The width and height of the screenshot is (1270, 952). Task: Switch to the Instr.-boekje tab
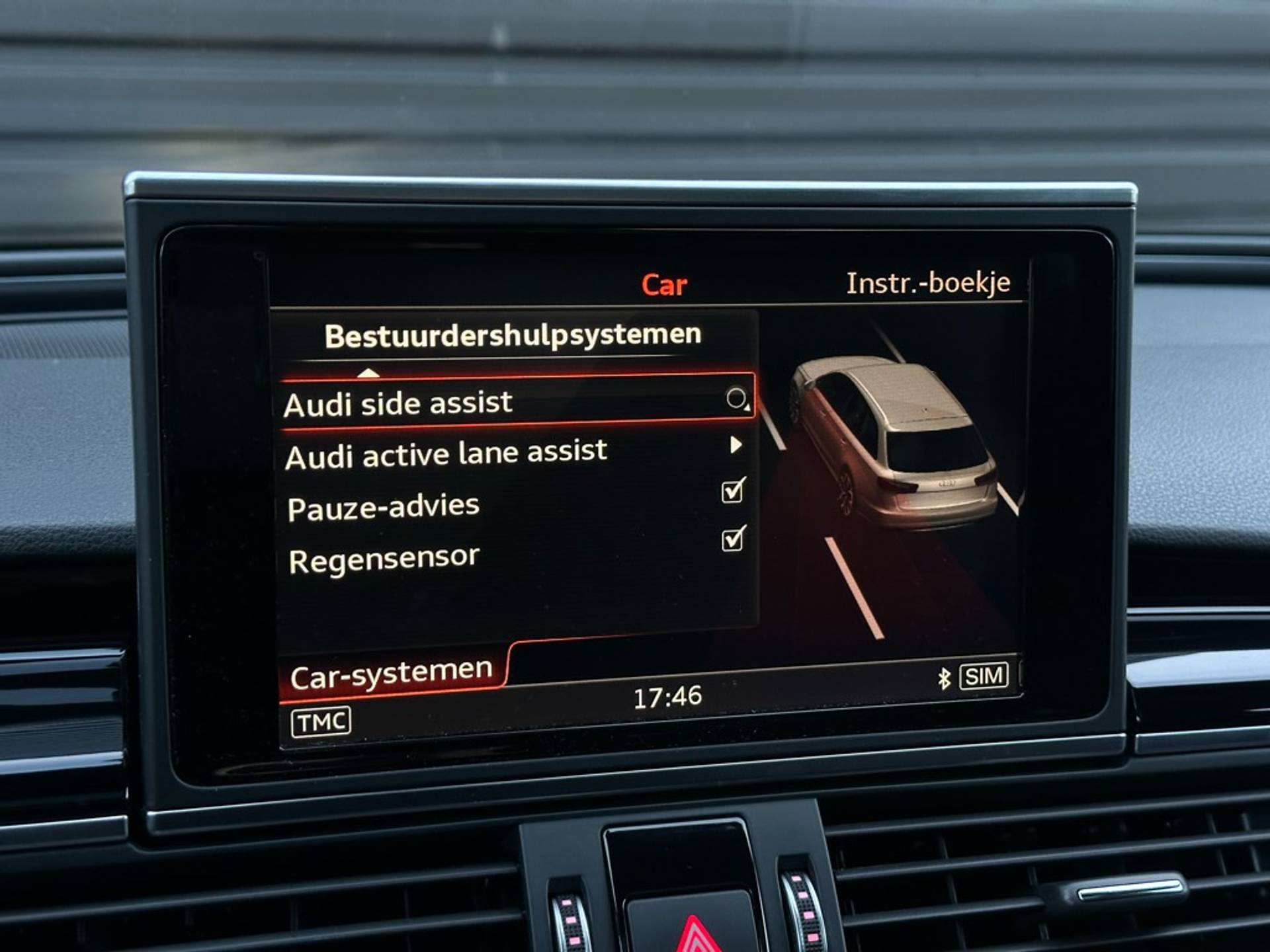[928, 283]
